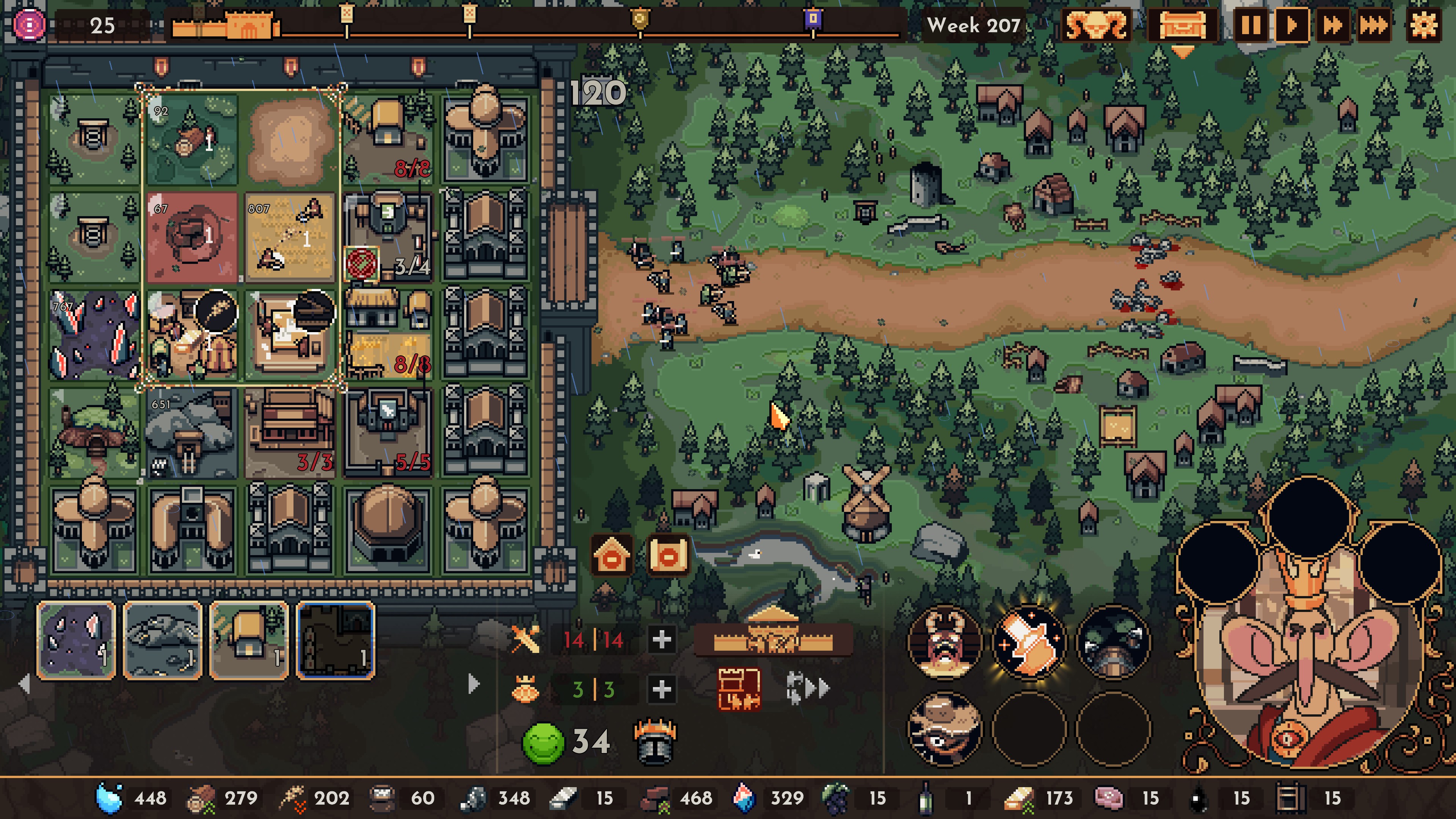The height and width of the screenshot is (819, 1456).
Task: Select the blue-bordered castle wall card
Action: [335, 640]
